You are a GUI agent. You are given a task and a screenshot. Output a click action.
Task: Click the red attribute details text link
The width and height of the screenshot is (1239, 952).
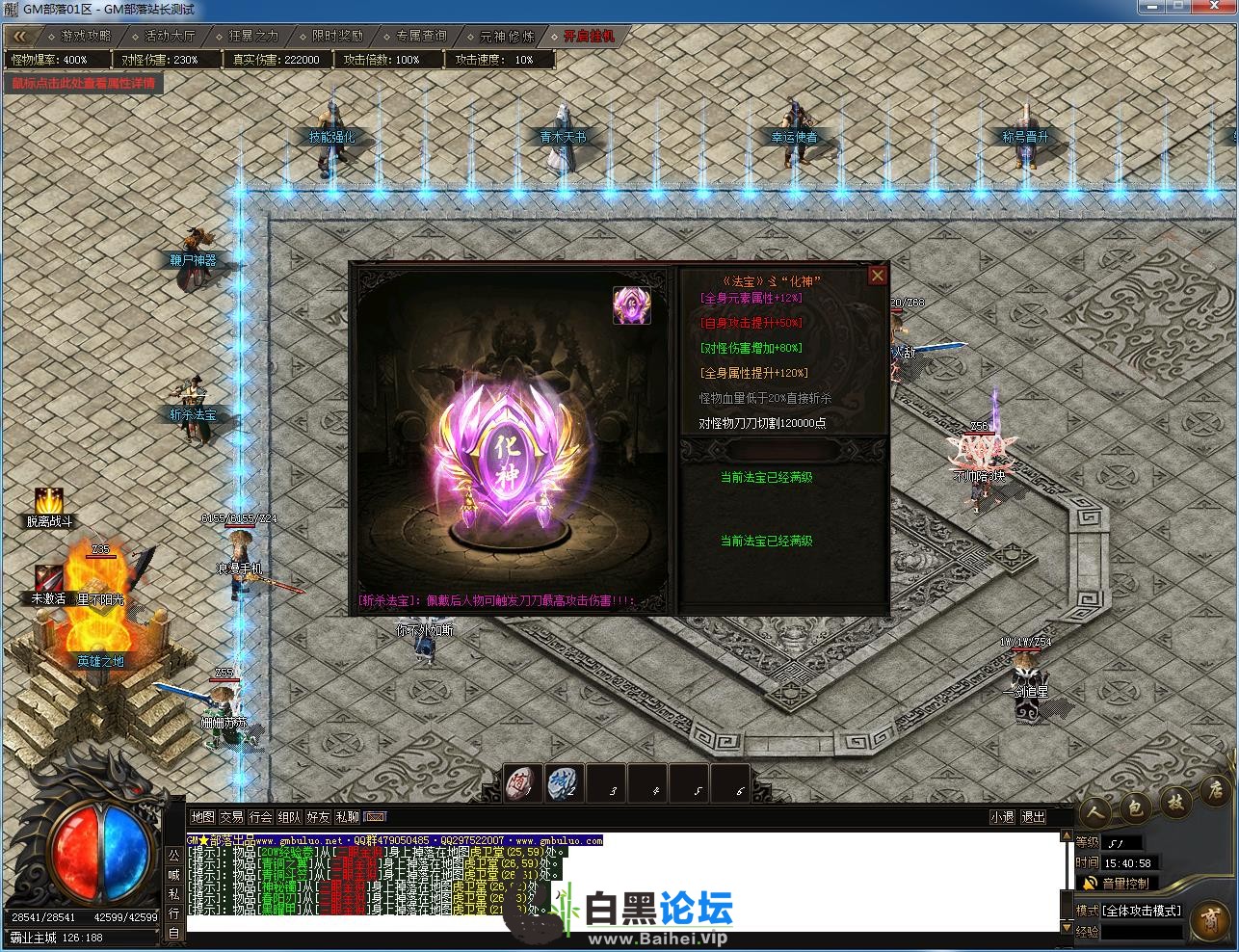click(83, 83)
